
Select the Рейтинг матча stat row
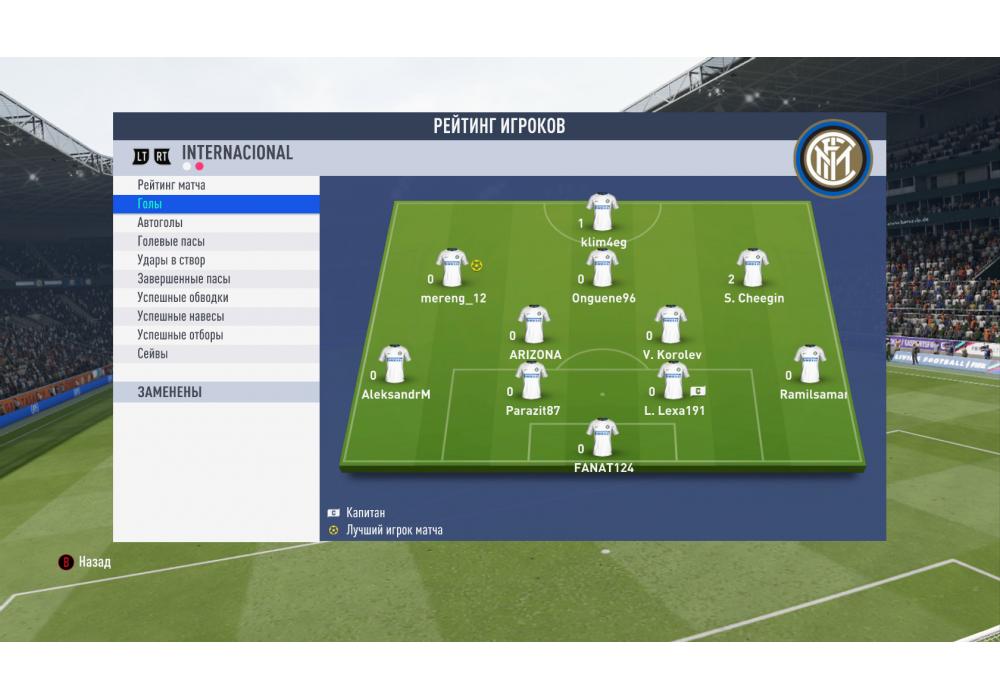click(x=216, y=185)
